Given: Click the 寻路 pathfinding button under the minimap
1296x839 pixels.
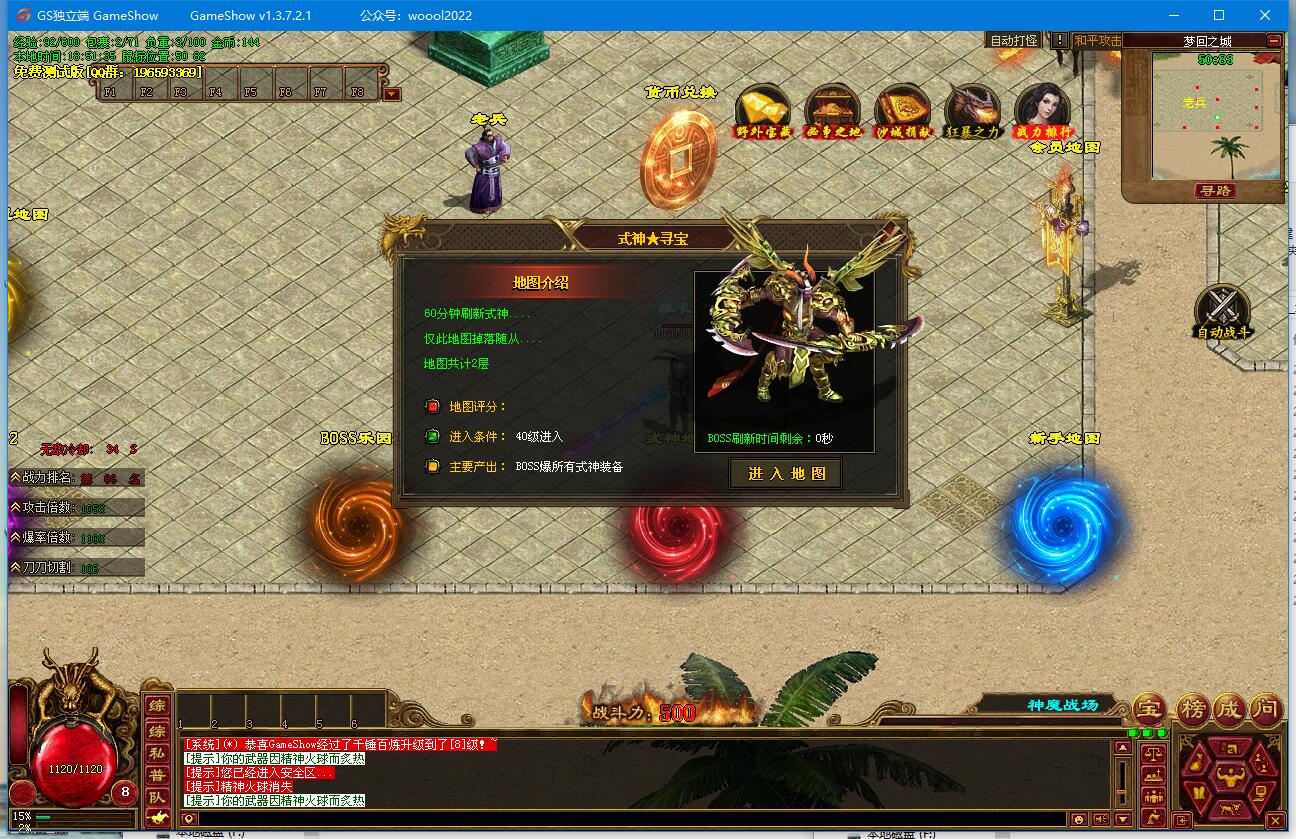Looking at the screenshot, I should pyautogui.click(x=1215, y=190).
